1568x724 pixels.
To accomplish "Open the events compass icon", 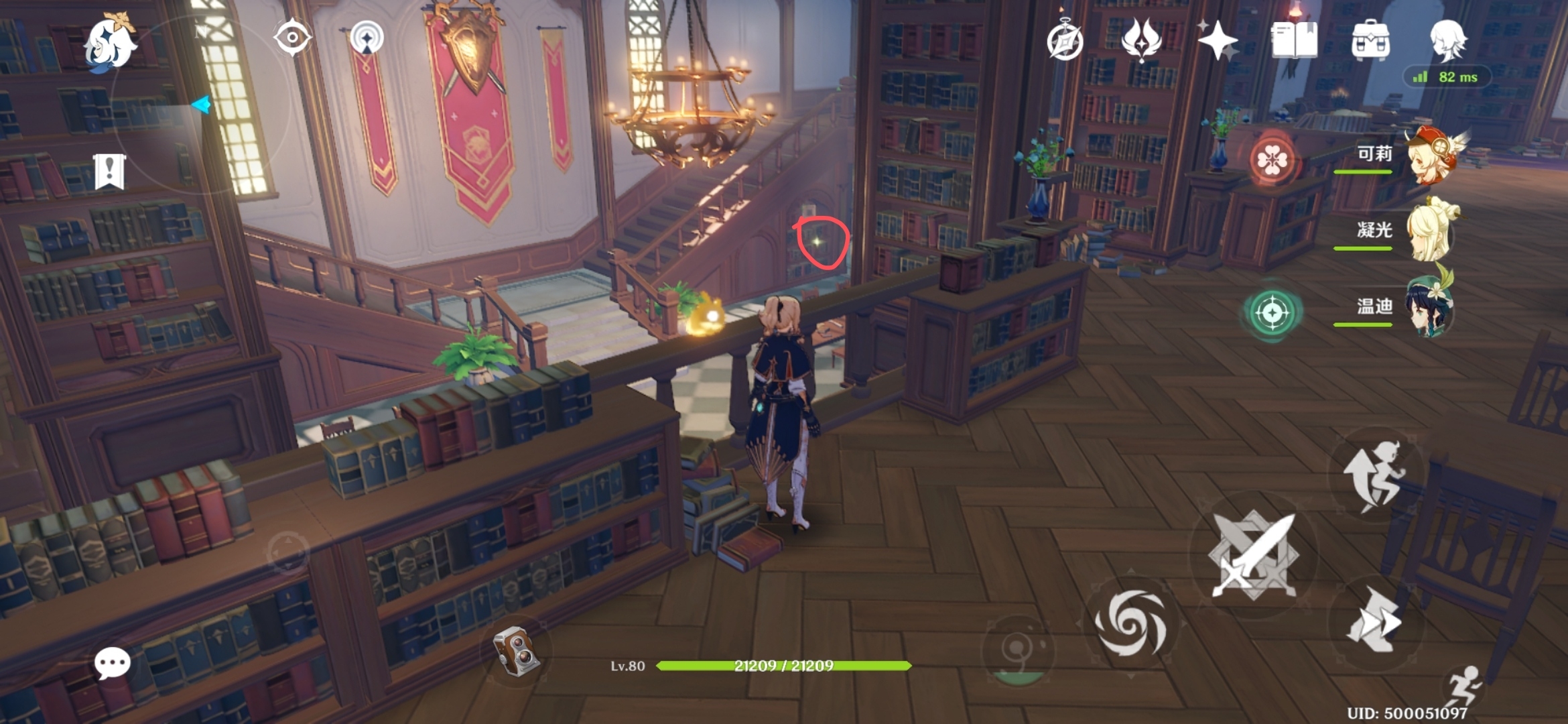I will pos(1065,42).
